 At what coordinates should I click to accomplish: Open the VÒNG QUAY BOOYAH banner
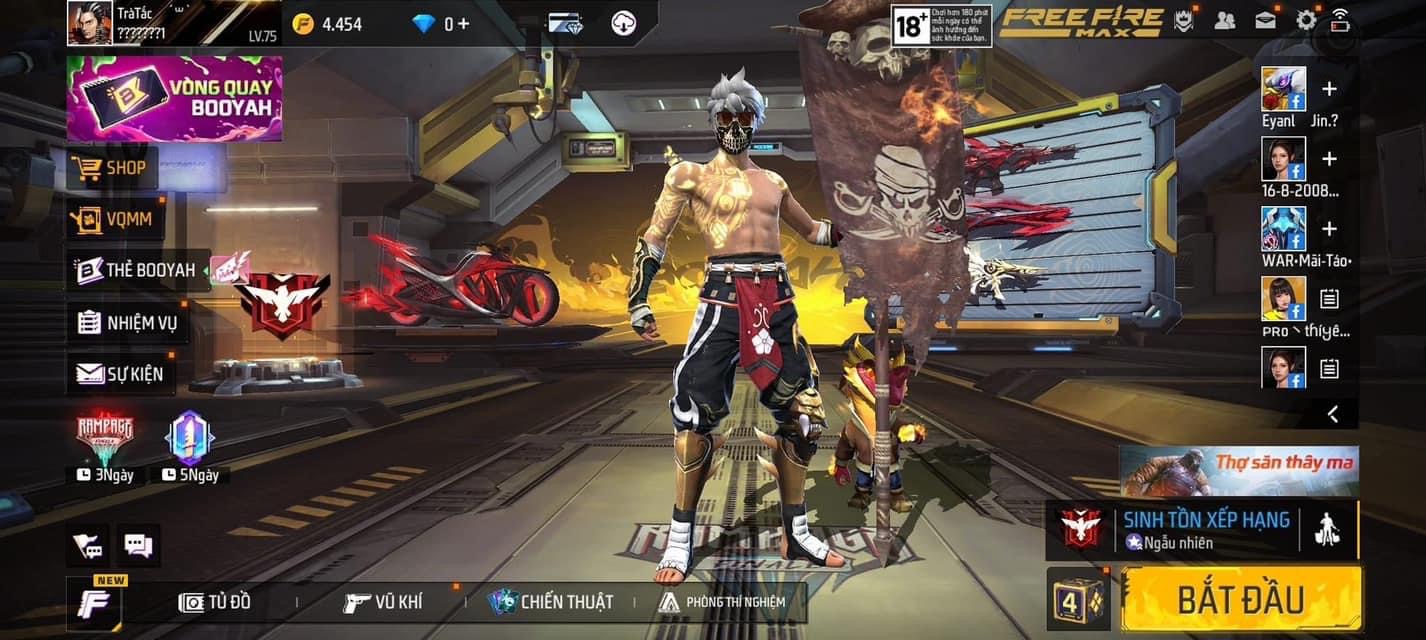pyautogui.click(x=175, y=98)
